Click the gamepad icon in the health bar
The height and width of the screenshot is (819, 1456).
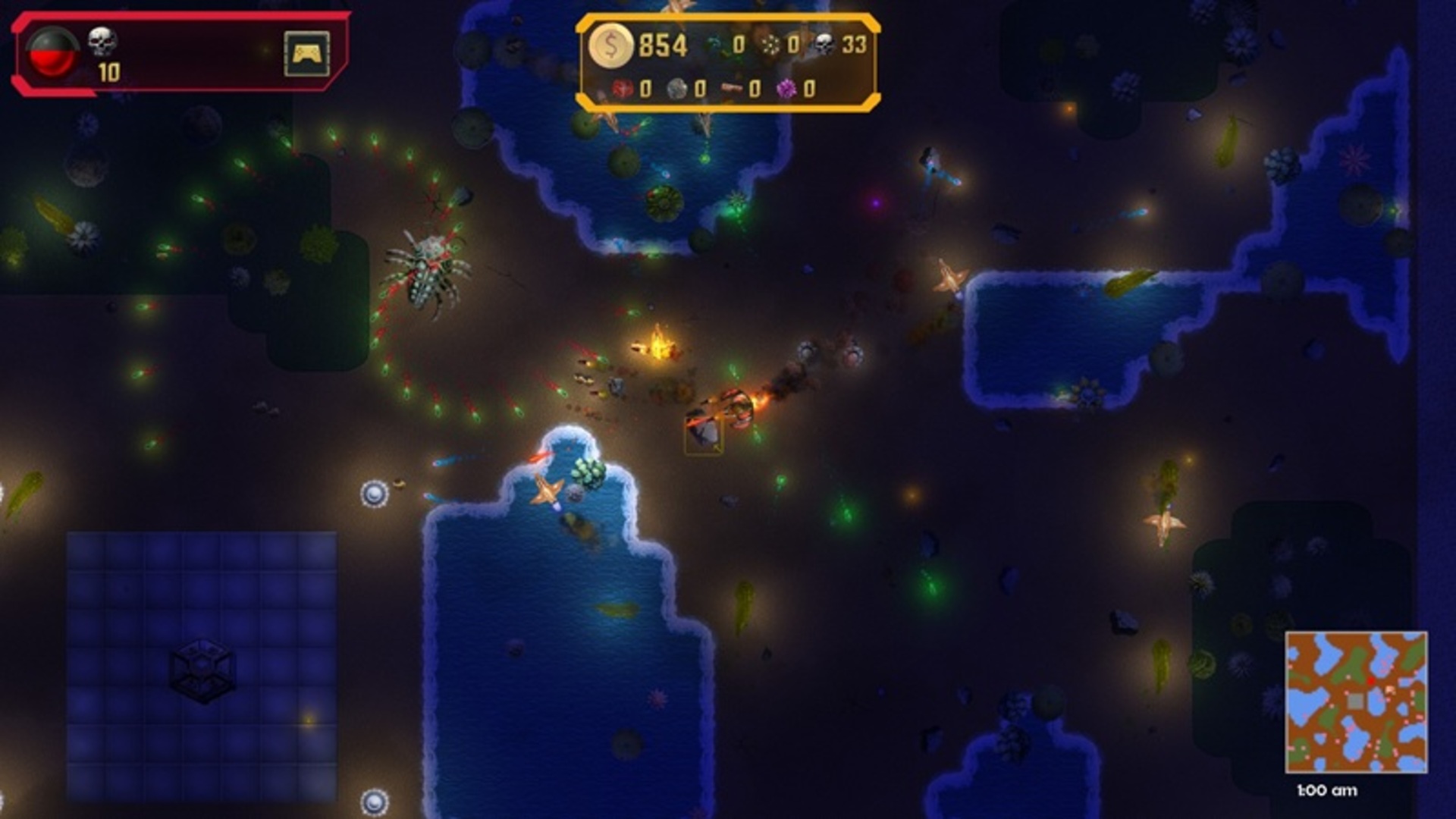(x=306, y=55)
